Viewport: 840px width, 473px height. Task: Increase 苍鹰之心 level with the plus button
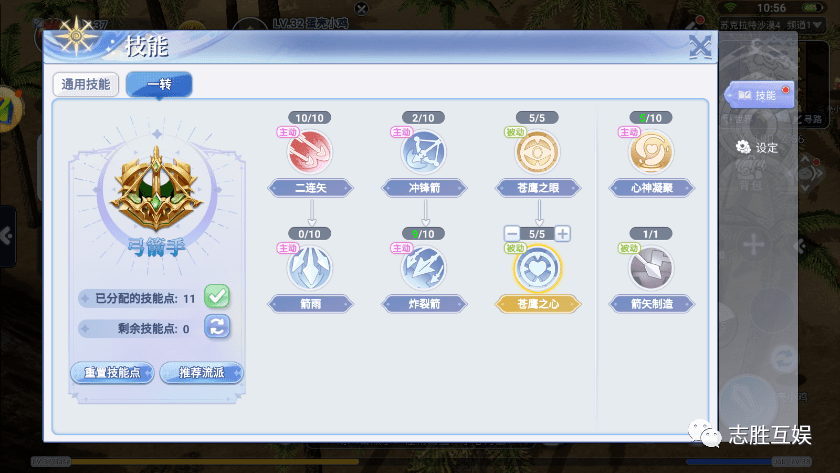click(563, 234)
